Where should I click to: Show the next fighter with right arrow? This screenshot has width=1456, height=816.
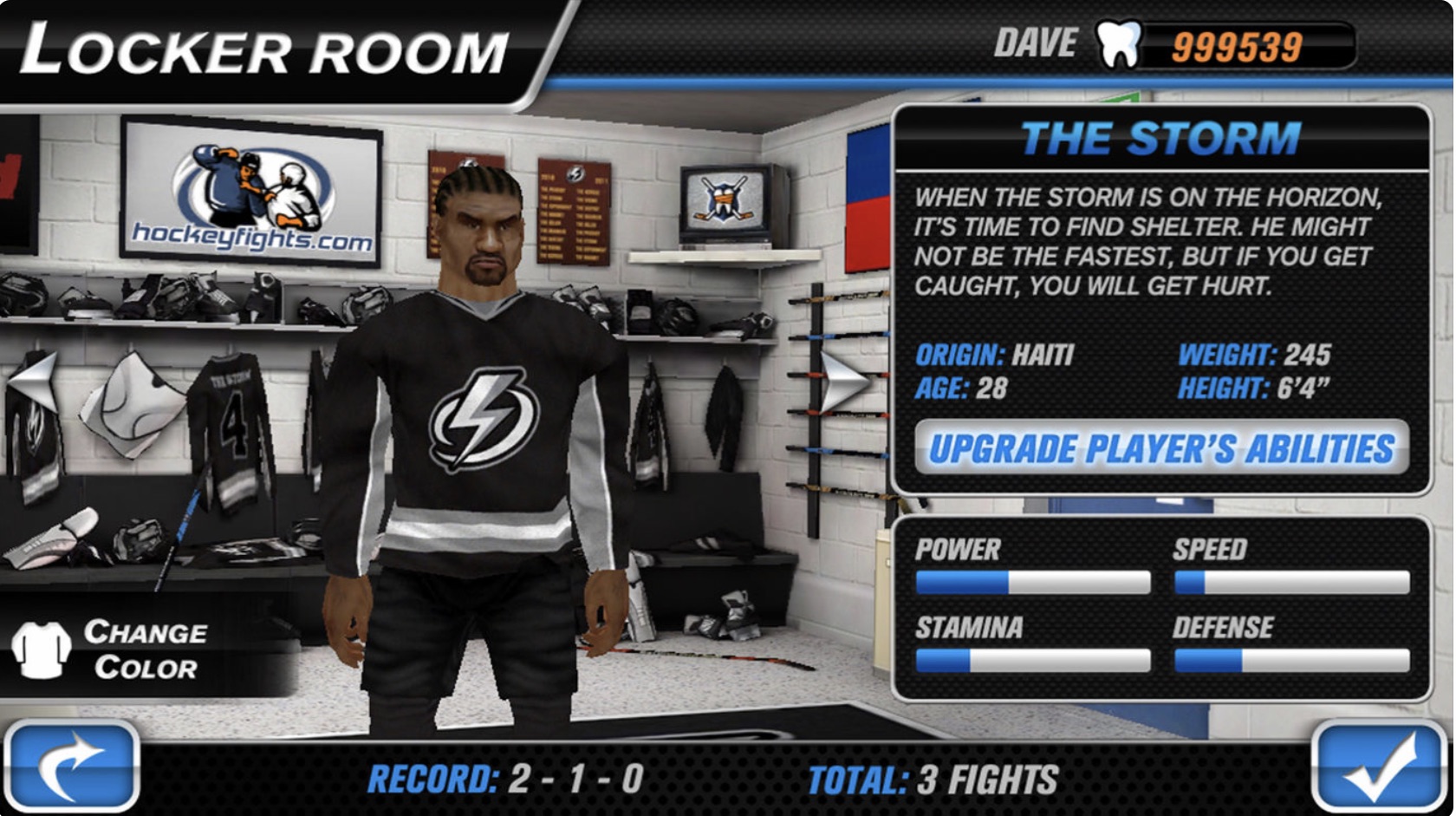844,380
